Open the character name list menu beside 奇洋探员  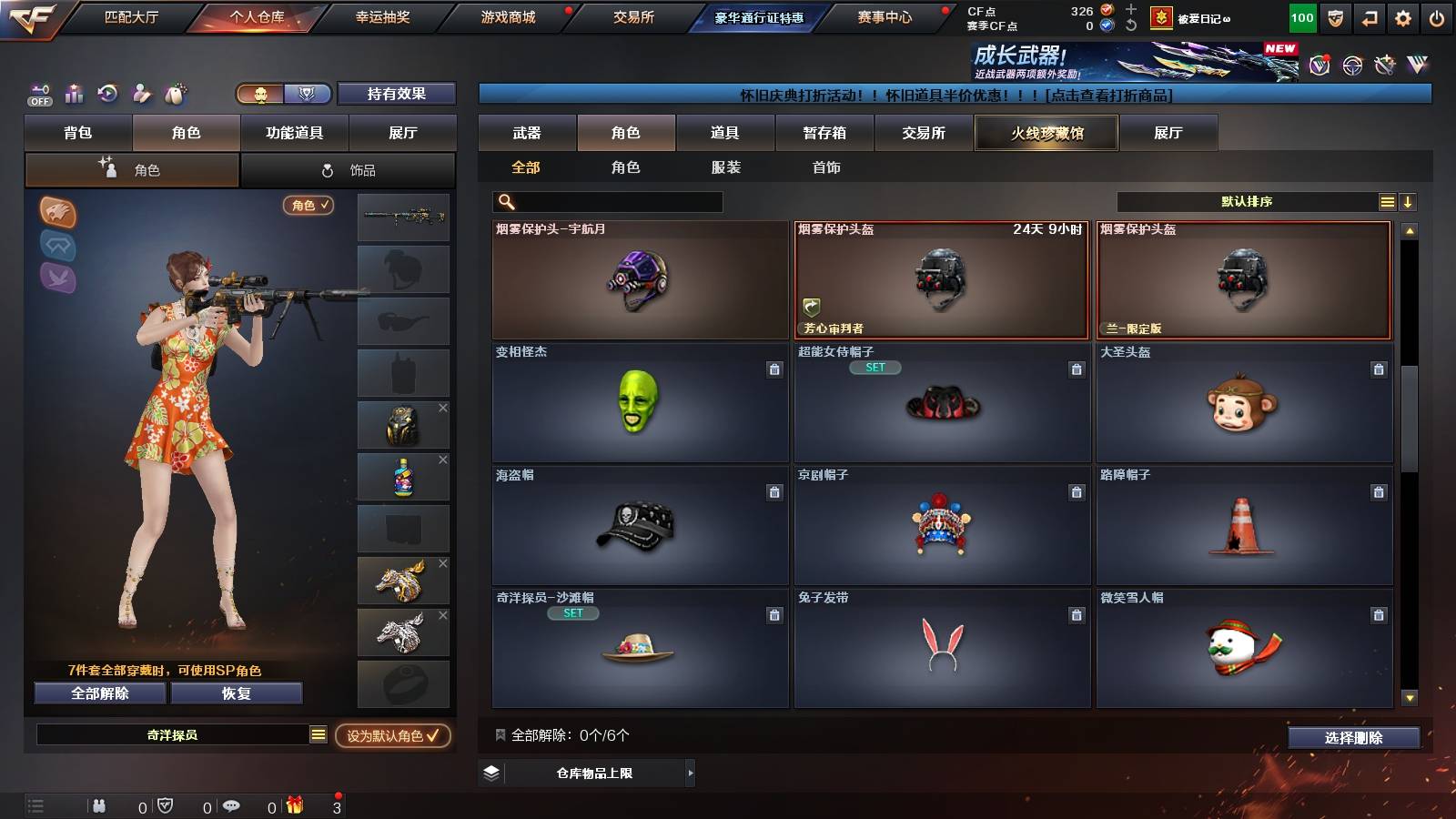point(318,735)
